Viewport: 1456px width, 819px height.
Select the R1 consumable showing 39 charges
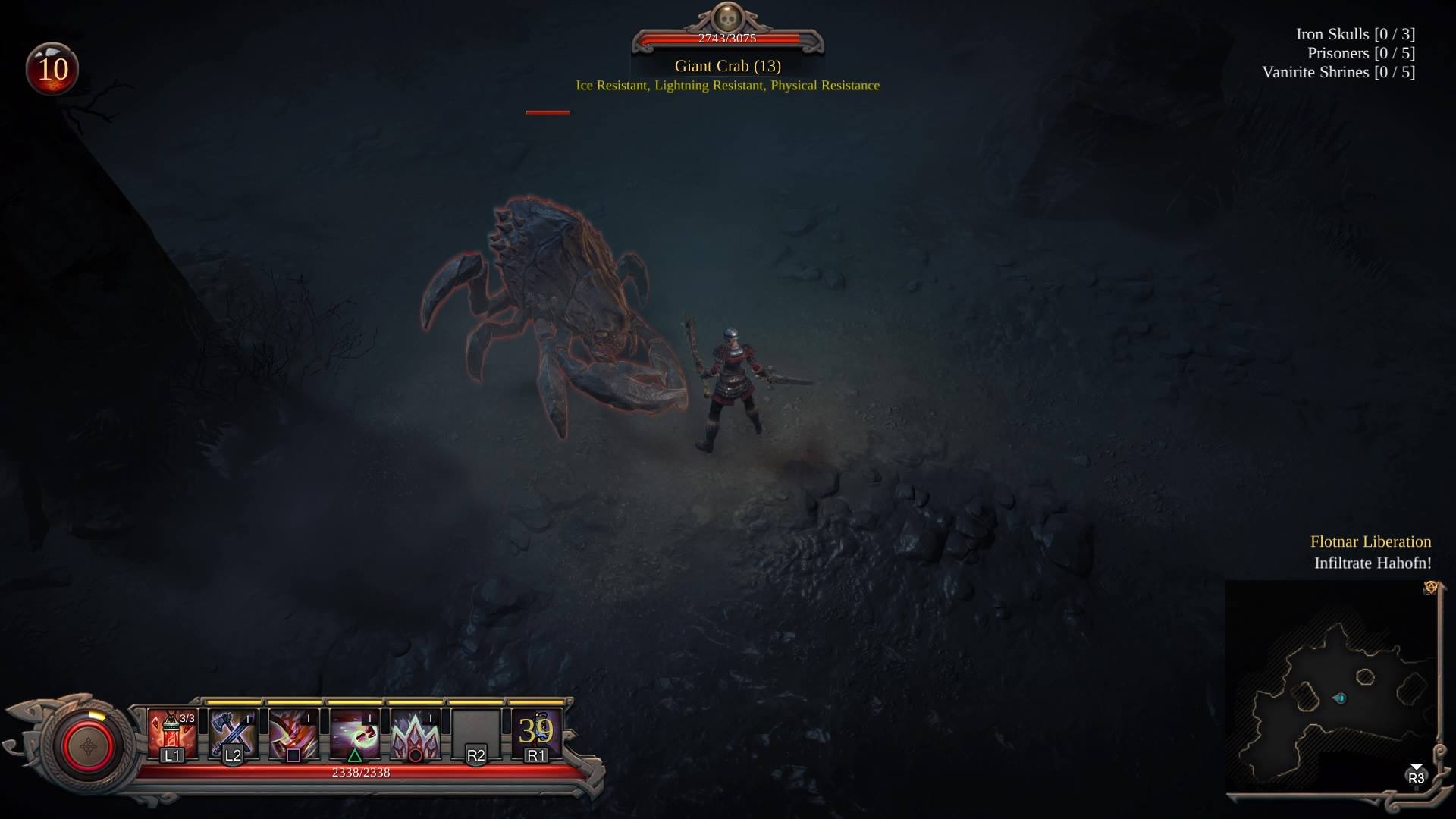click(538, 732)
